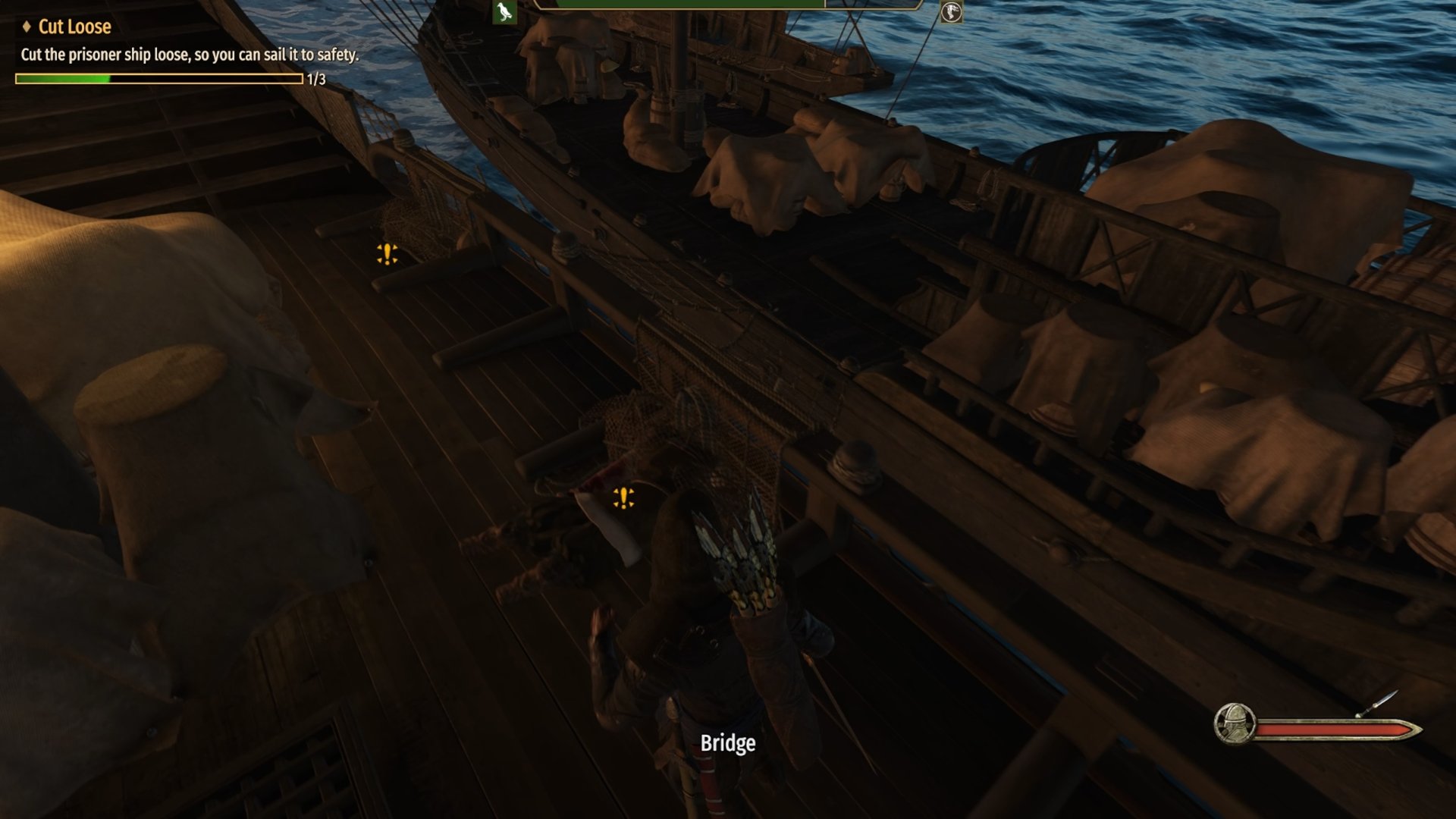Select the equipped sword weapon icon
This screenshot has height=819, width=1456.
1376,704
